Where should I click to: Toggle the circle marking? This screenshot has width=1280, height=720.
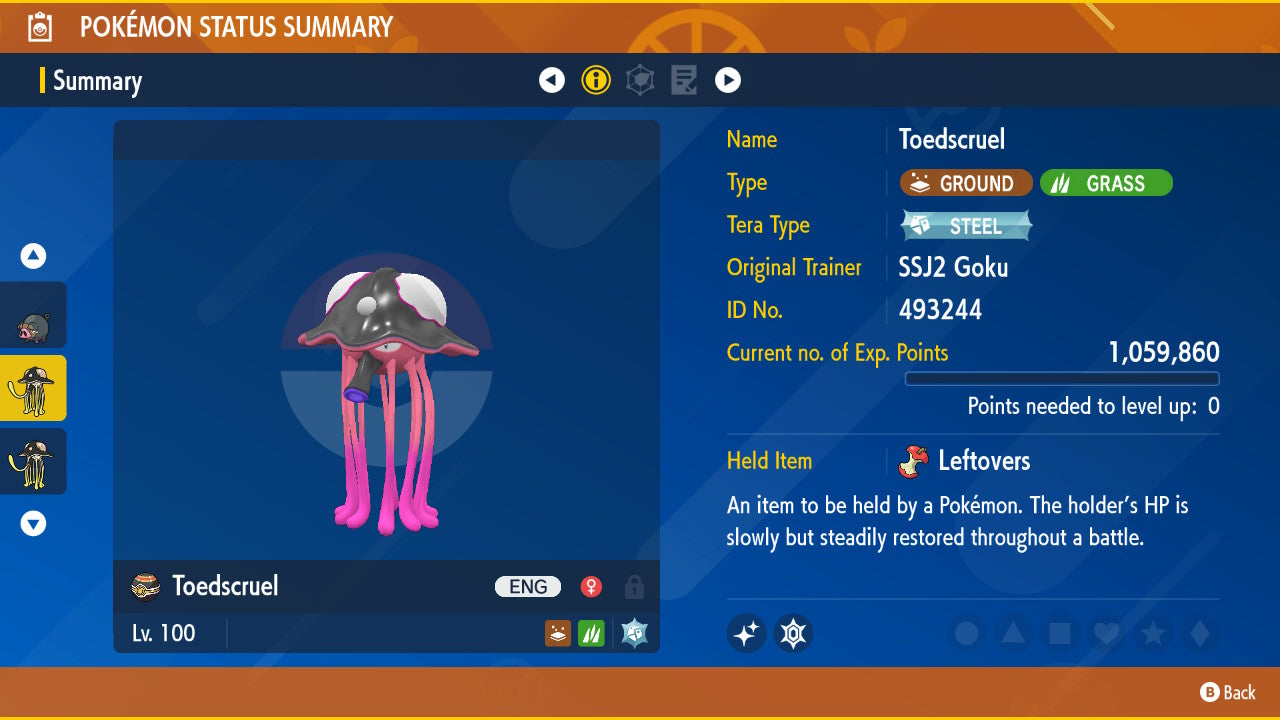(966, 633)
